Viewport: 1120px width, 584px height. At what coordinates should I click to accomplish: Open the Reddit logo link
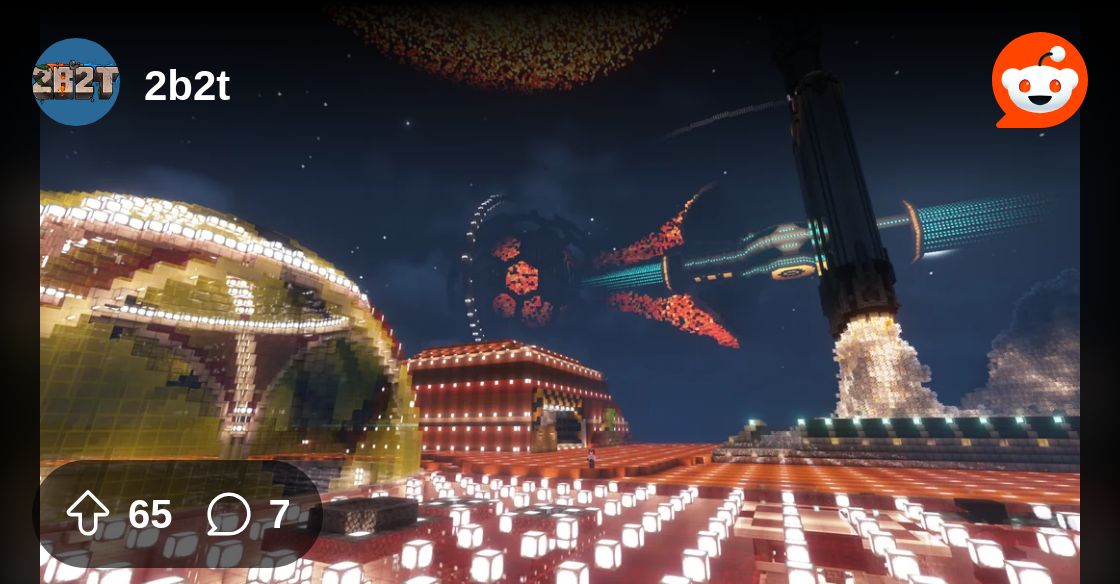1039,81
